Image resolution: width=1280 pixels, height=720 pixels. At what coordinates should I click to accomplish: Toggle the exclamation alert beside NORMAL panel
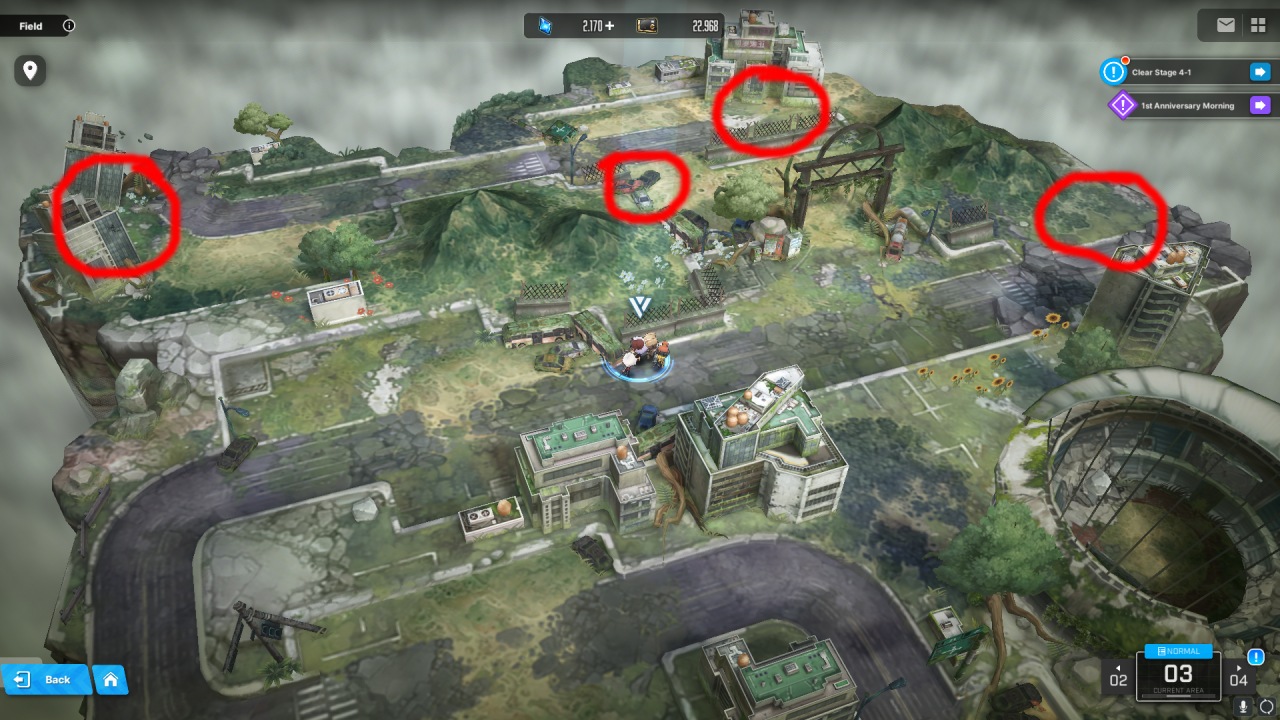pos(1256,657)
